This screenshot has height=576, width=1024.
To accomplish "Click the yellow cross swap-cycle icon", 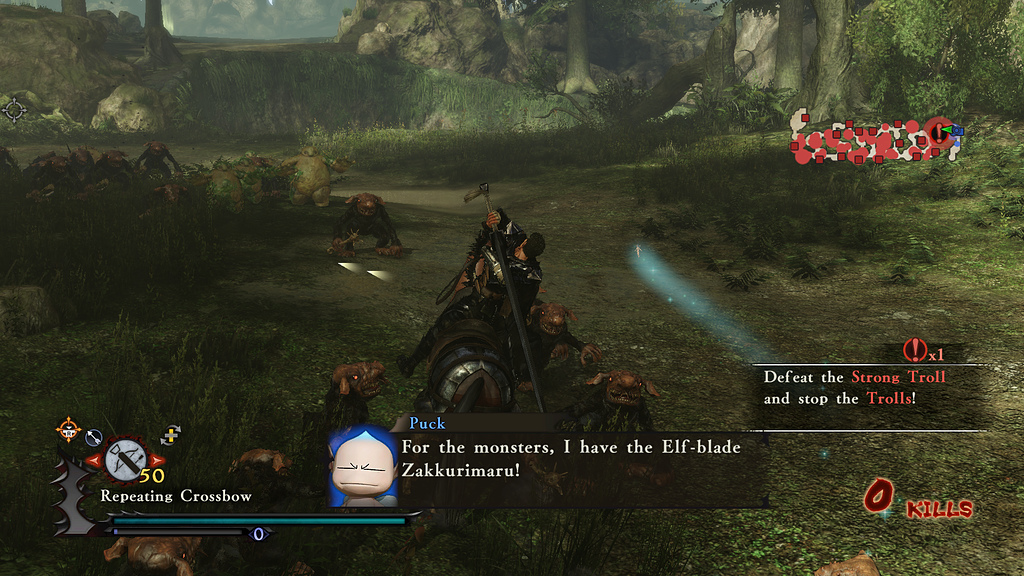I will point(171,434).
